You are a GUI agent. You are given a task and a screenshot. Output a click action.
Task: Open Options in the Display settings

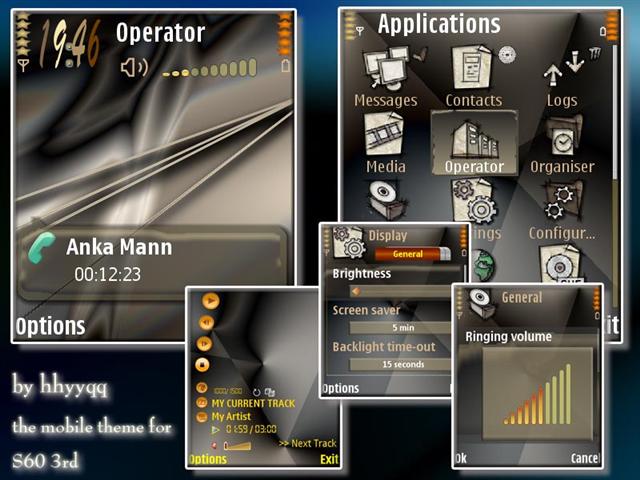click(340, 388)
